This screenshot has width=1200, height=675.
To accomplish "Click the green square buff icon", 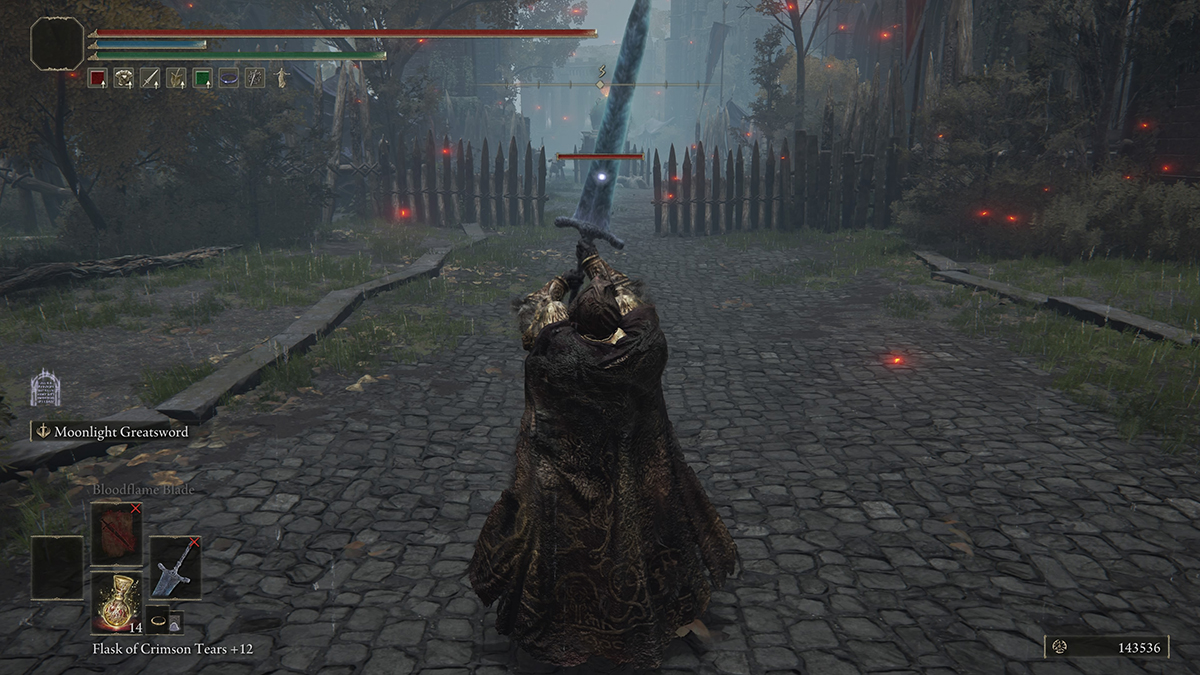I will click(x=203, y=77).
